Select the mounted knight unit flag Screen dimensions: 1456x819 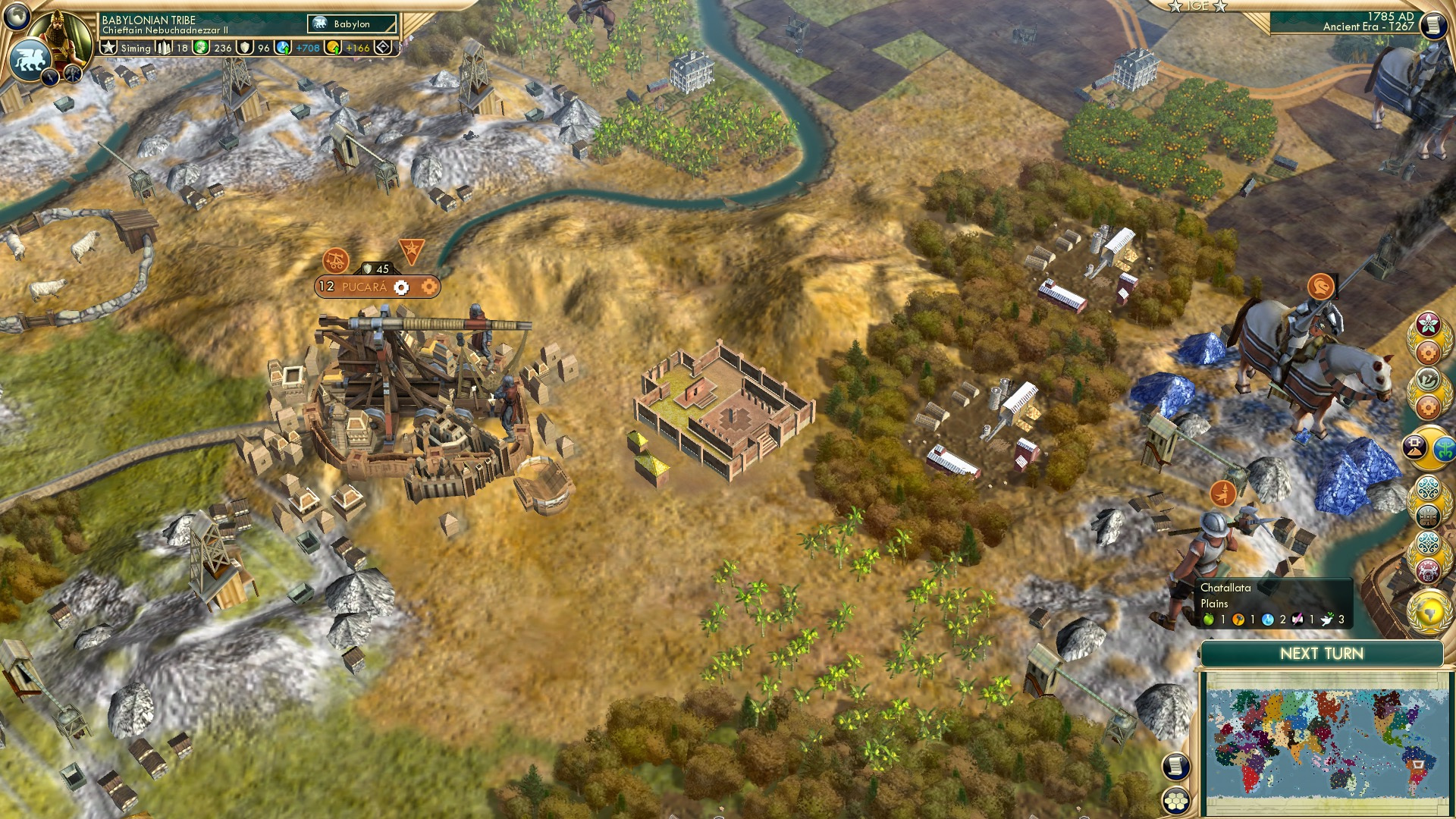pyautogui.click(x=1321, y=287)
